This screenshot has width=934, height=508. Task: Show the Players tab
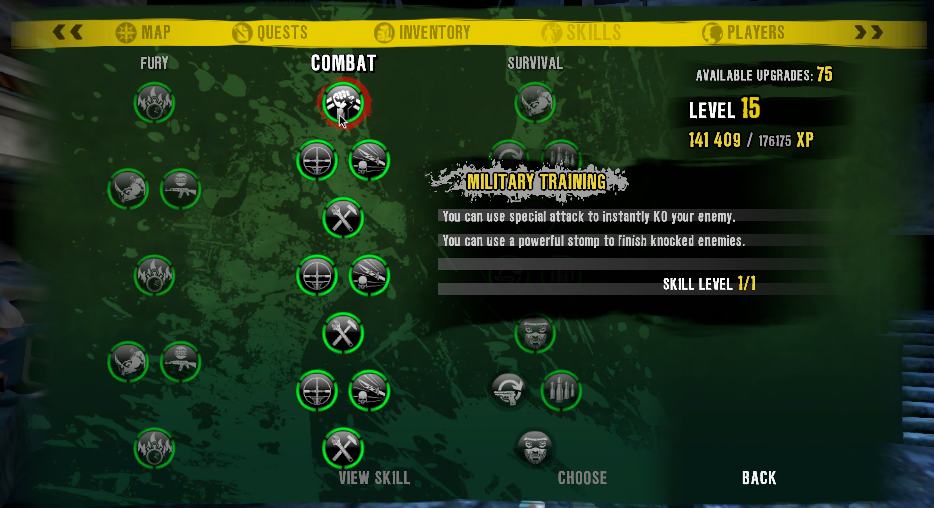pos(743,32)
